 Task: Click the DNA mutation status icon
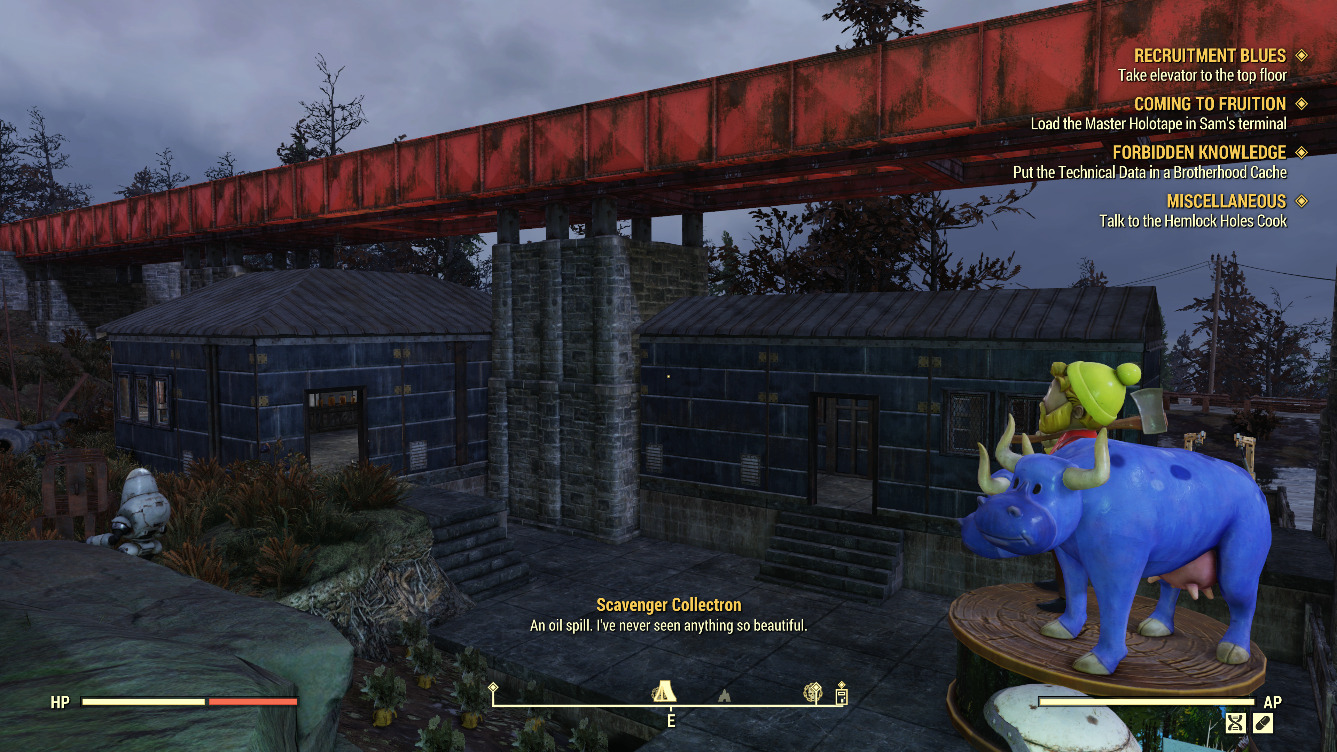1236,722
